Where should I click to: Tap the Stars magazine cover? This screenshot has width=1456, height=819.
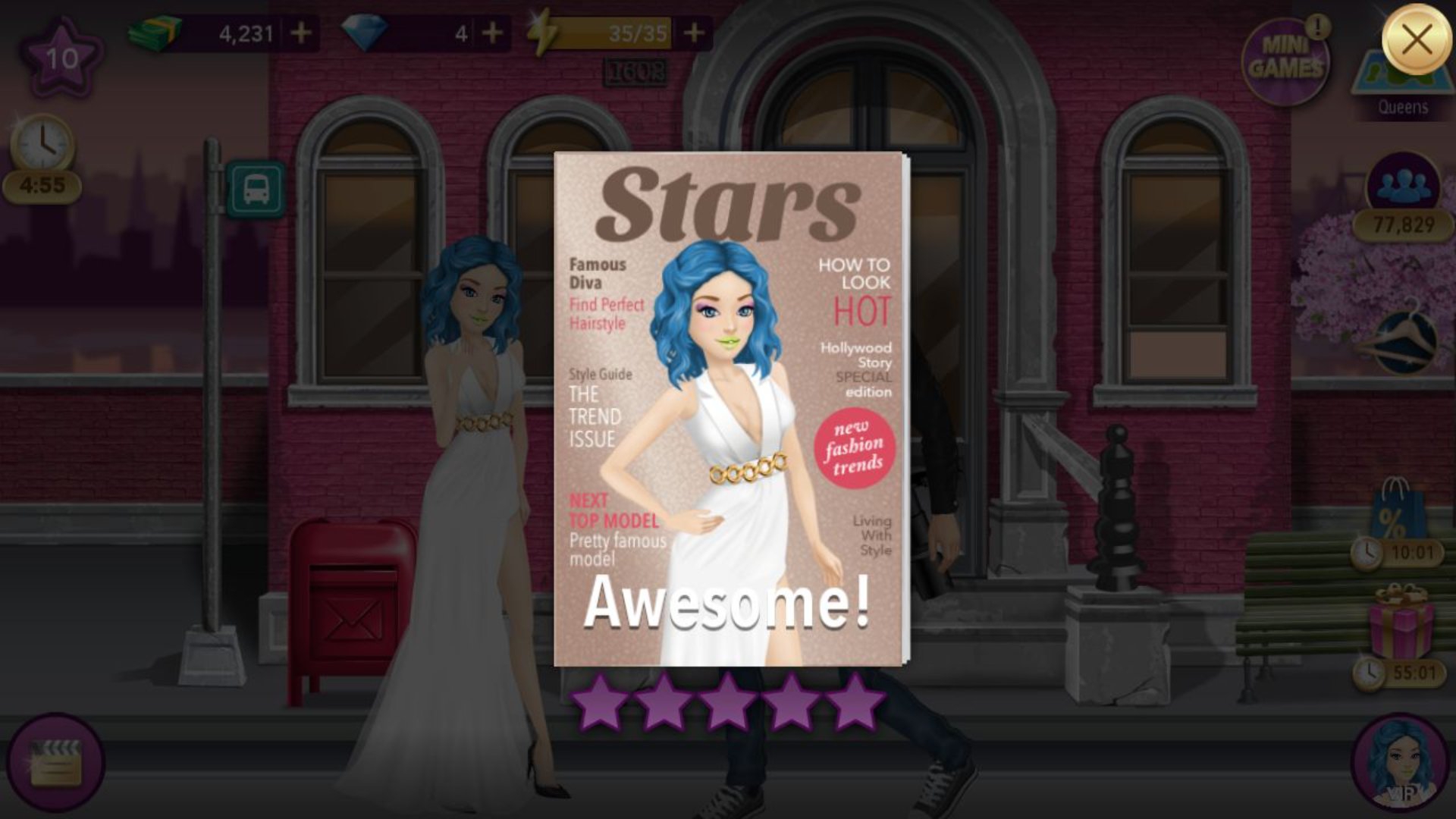pos(730,409)
